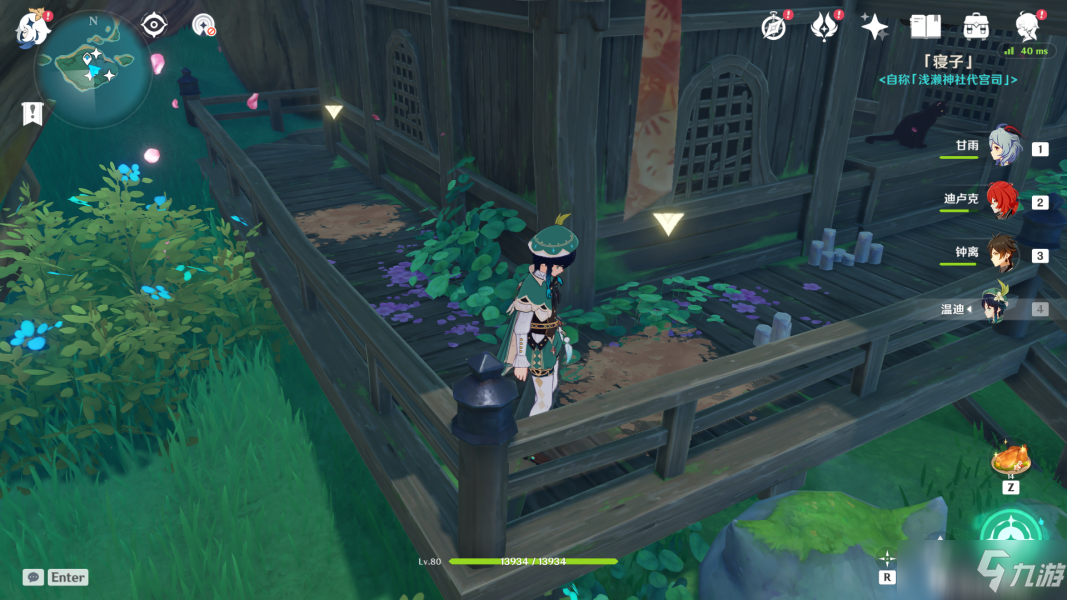1067x600 pixels.
Task: Switch to party member 钟离
Action: [x=1003, y=254]
